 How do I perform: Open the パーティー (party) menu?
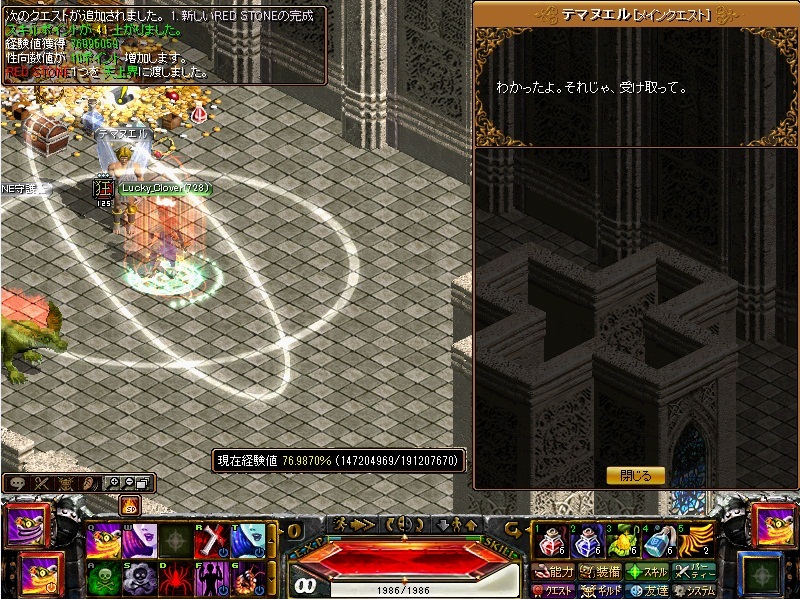pos(694,572)
